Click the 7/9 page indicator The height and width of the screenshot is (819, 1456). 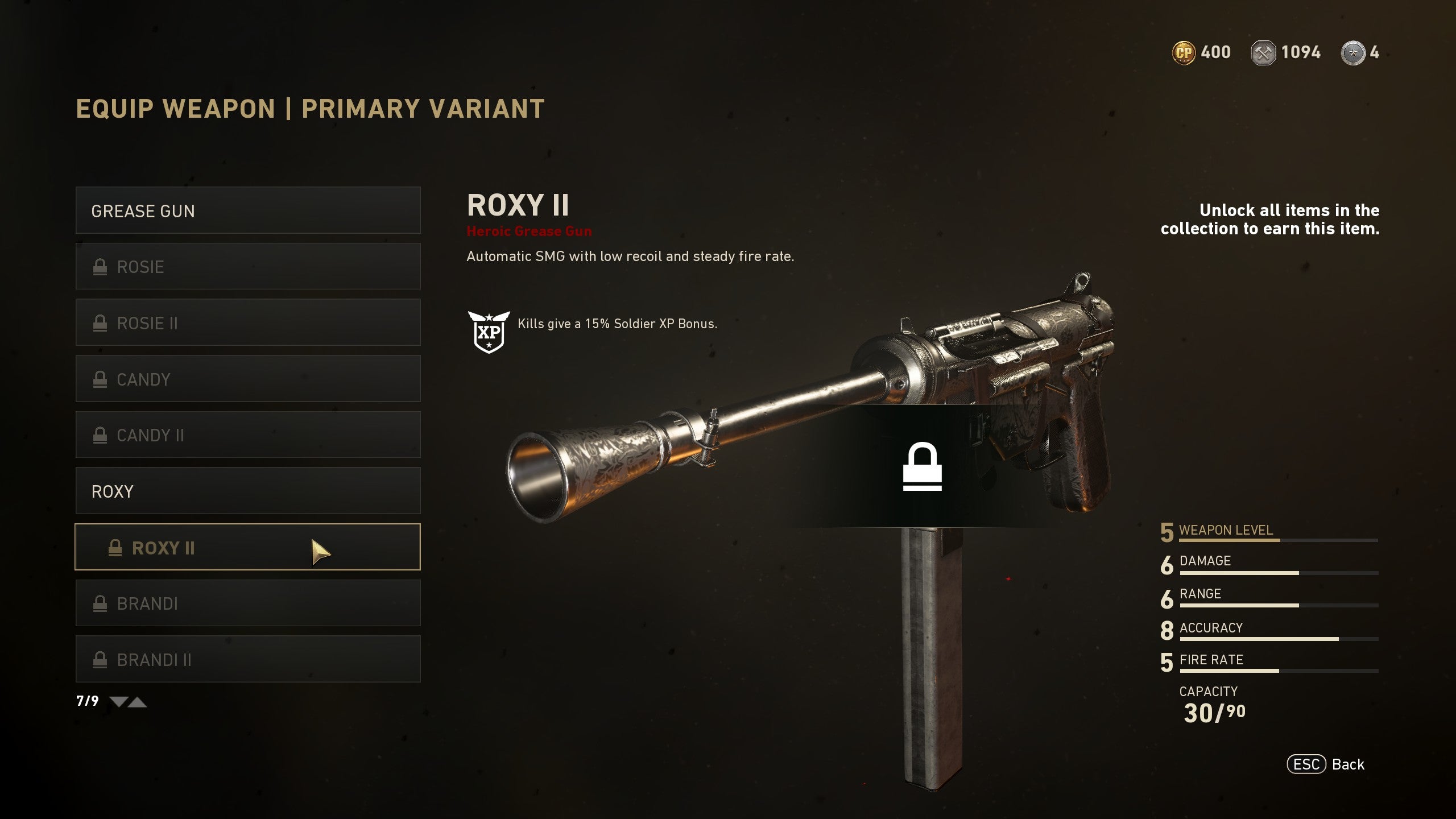[x=86, y=701]
